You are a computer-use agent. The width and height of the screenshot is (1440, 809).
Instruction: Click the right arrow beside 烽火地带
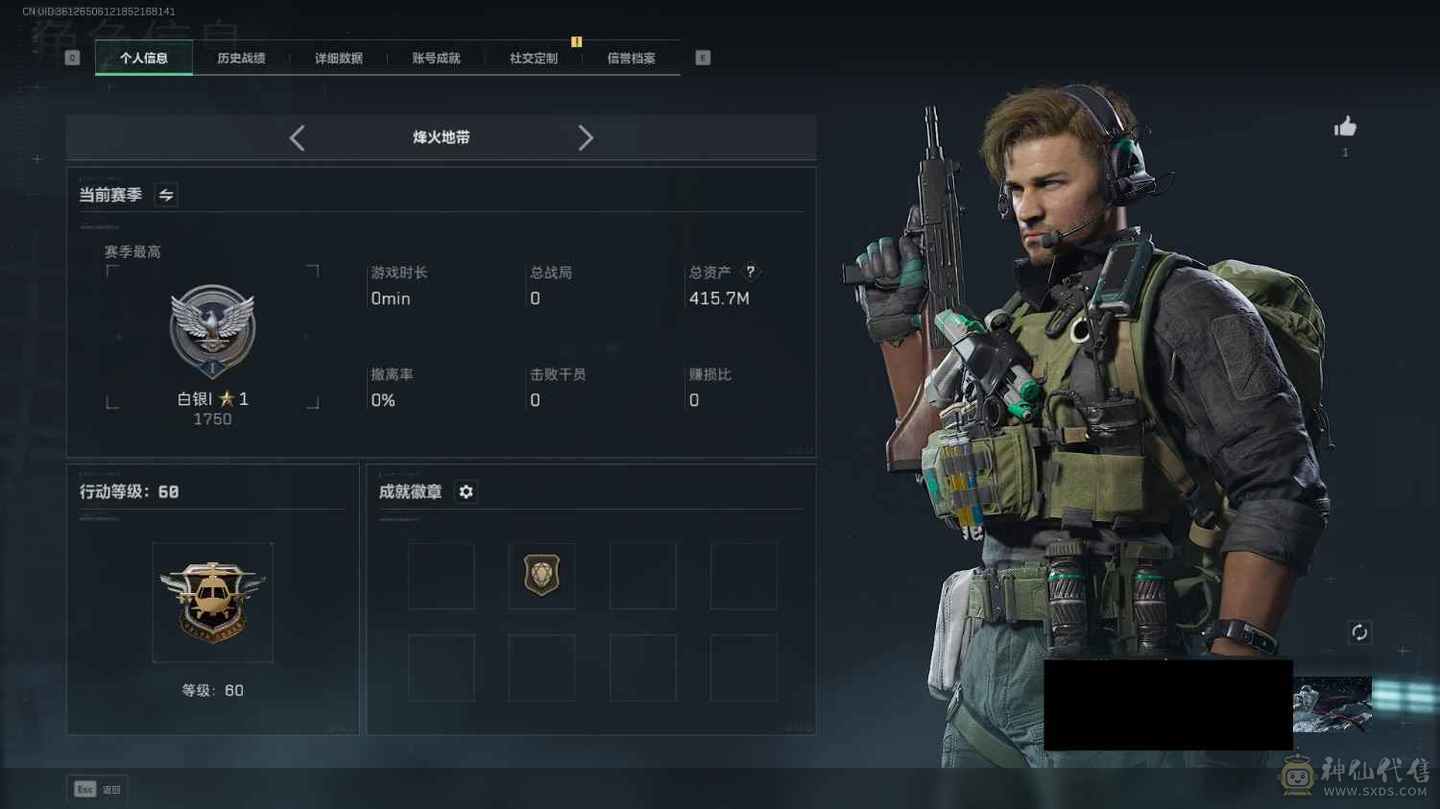[x=586, y=138]
